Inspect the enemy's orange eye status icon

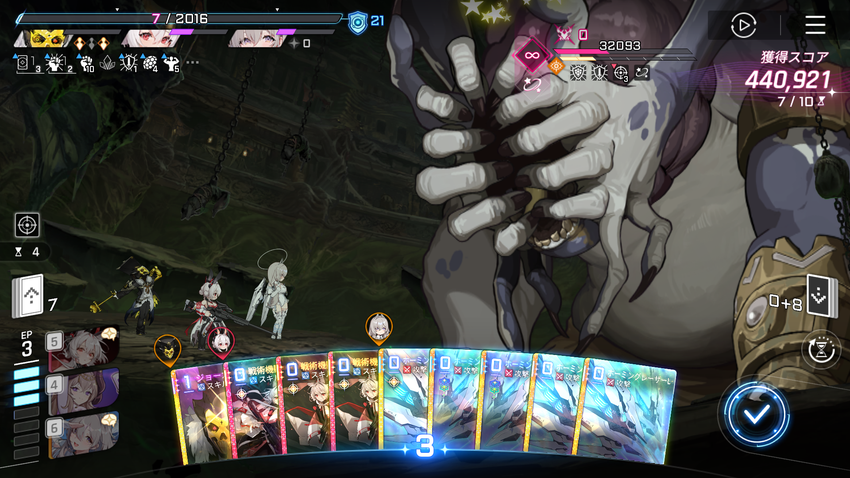point(556,65)
